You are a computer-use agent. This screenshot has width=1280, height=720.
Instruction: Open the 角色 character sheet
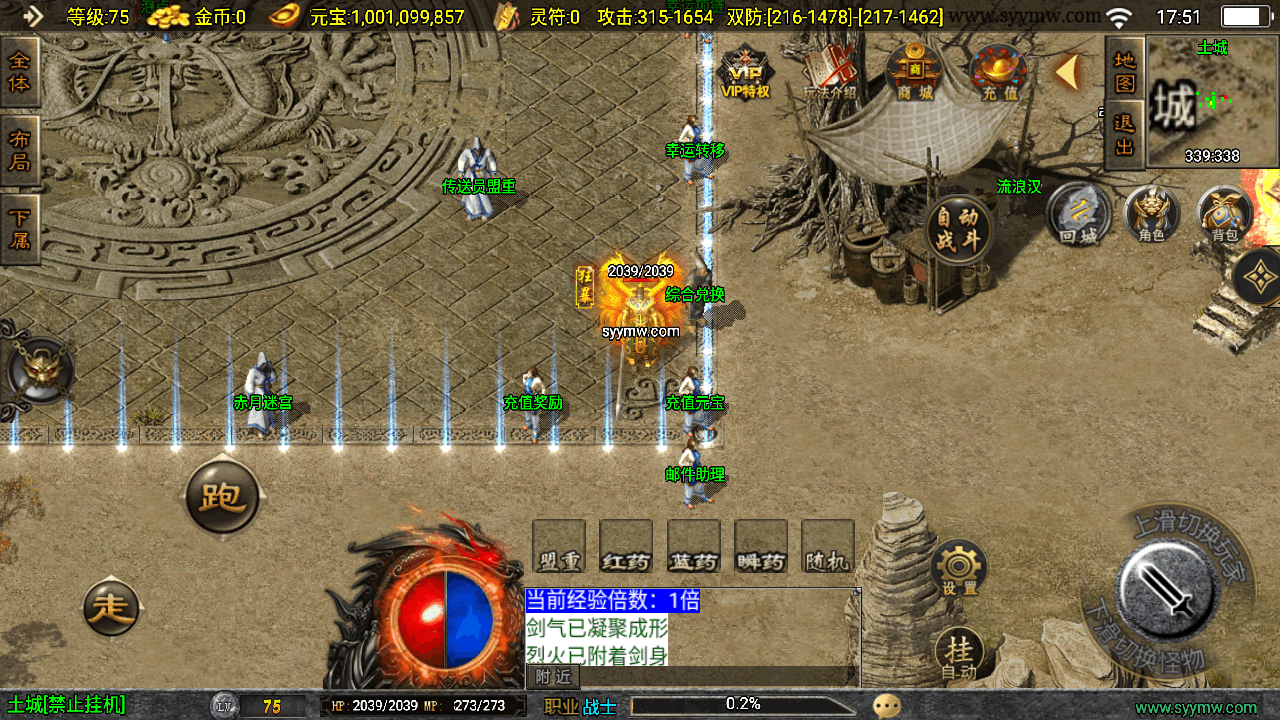(1152, 214)
